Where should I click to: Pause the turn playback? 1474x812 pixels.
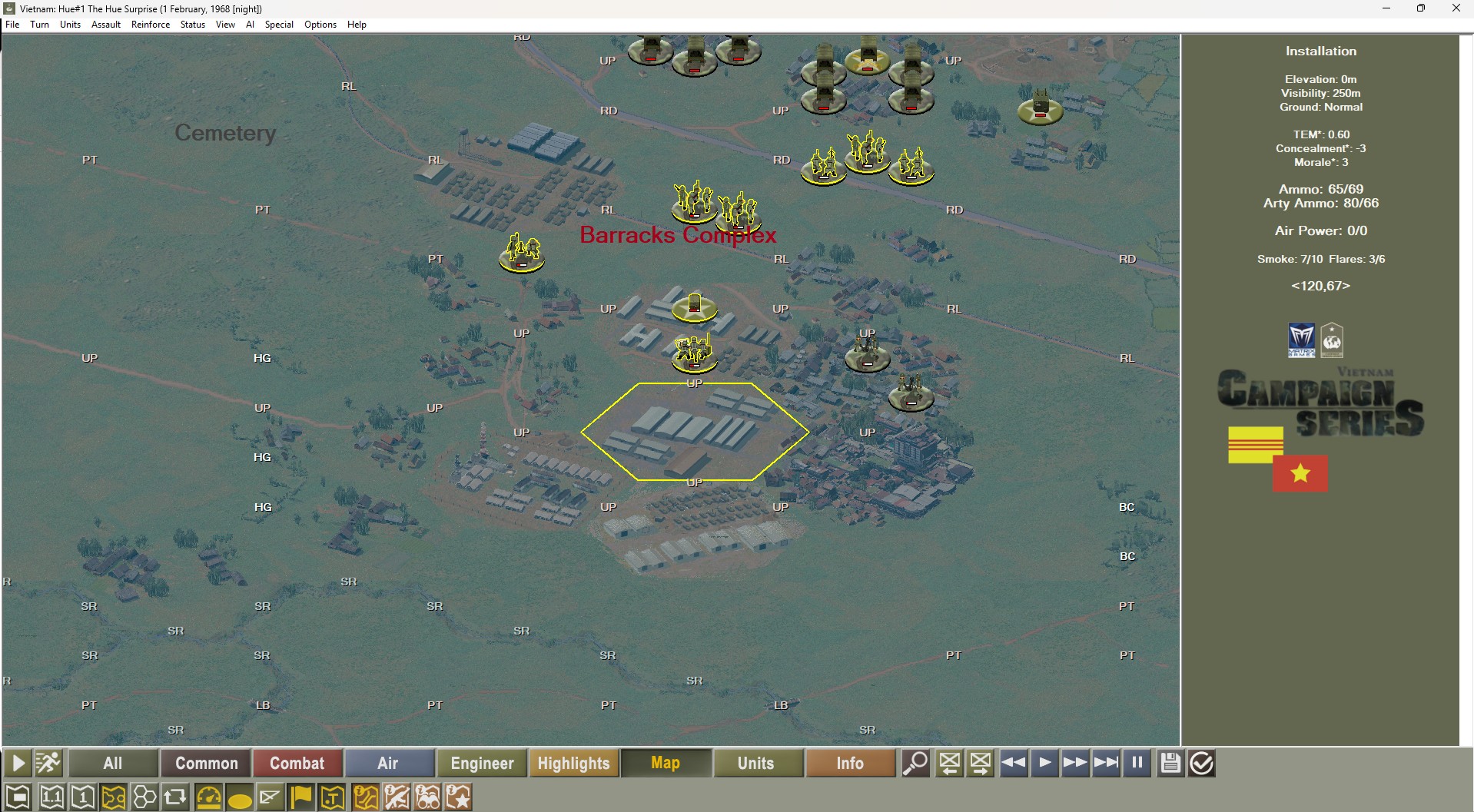1137,763
